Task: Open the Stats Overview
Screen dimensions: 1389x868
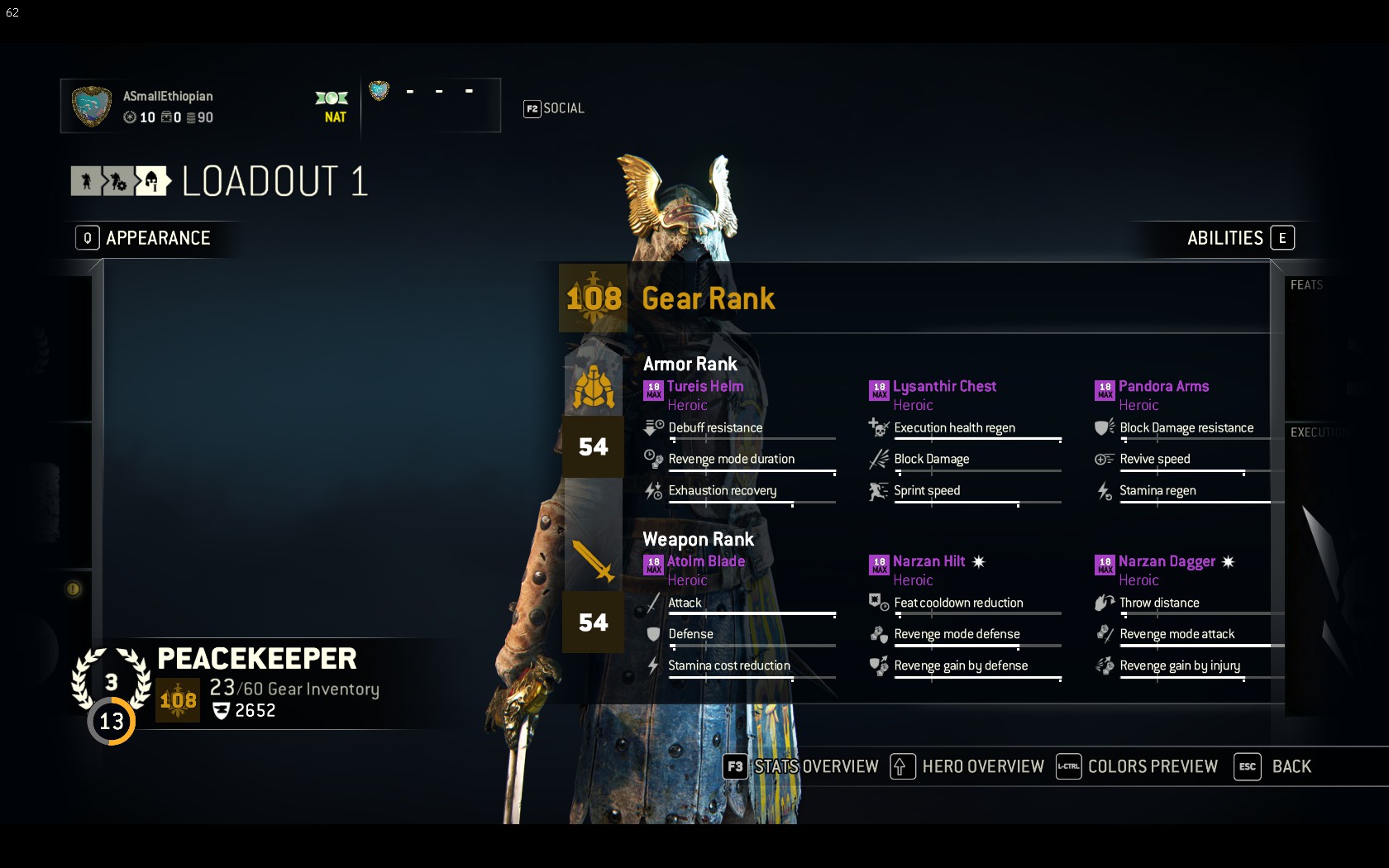Action: tap(800, 767)
